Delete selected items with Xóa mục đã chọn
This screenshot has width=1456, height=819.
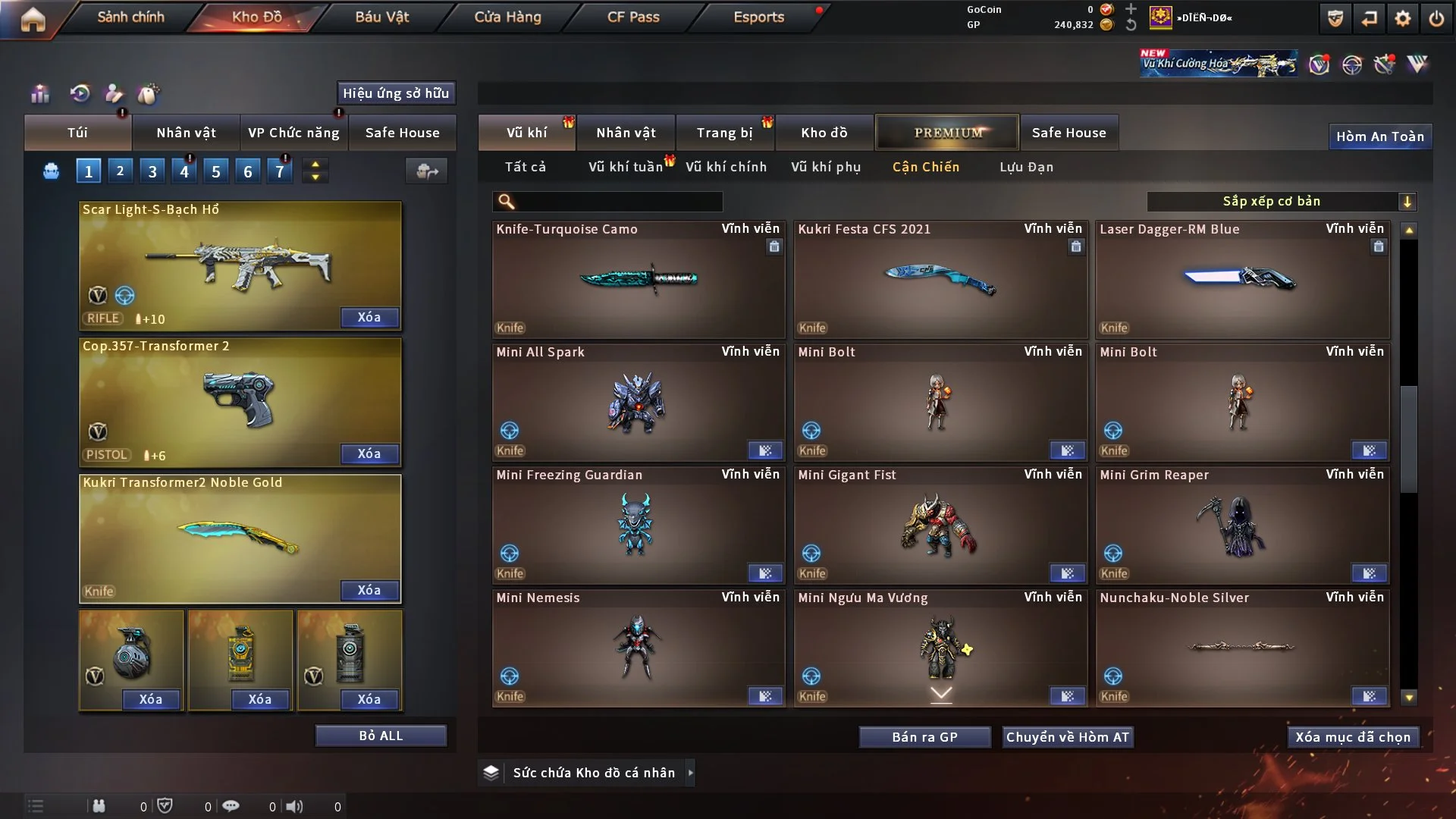[x=1353, y=737]
